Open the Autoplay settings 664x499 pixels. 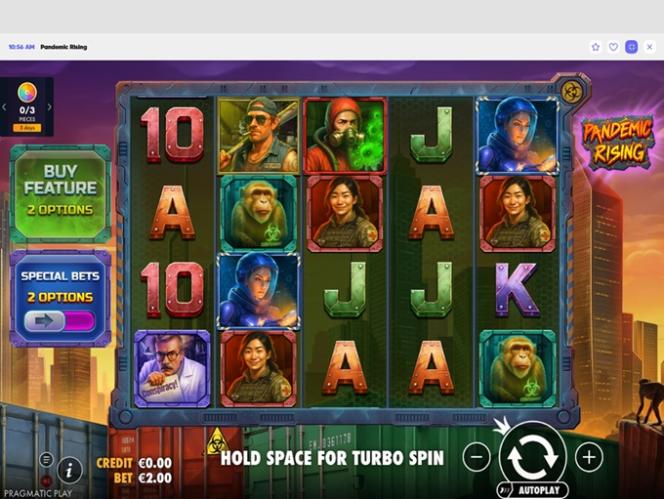tap(532, 491)
